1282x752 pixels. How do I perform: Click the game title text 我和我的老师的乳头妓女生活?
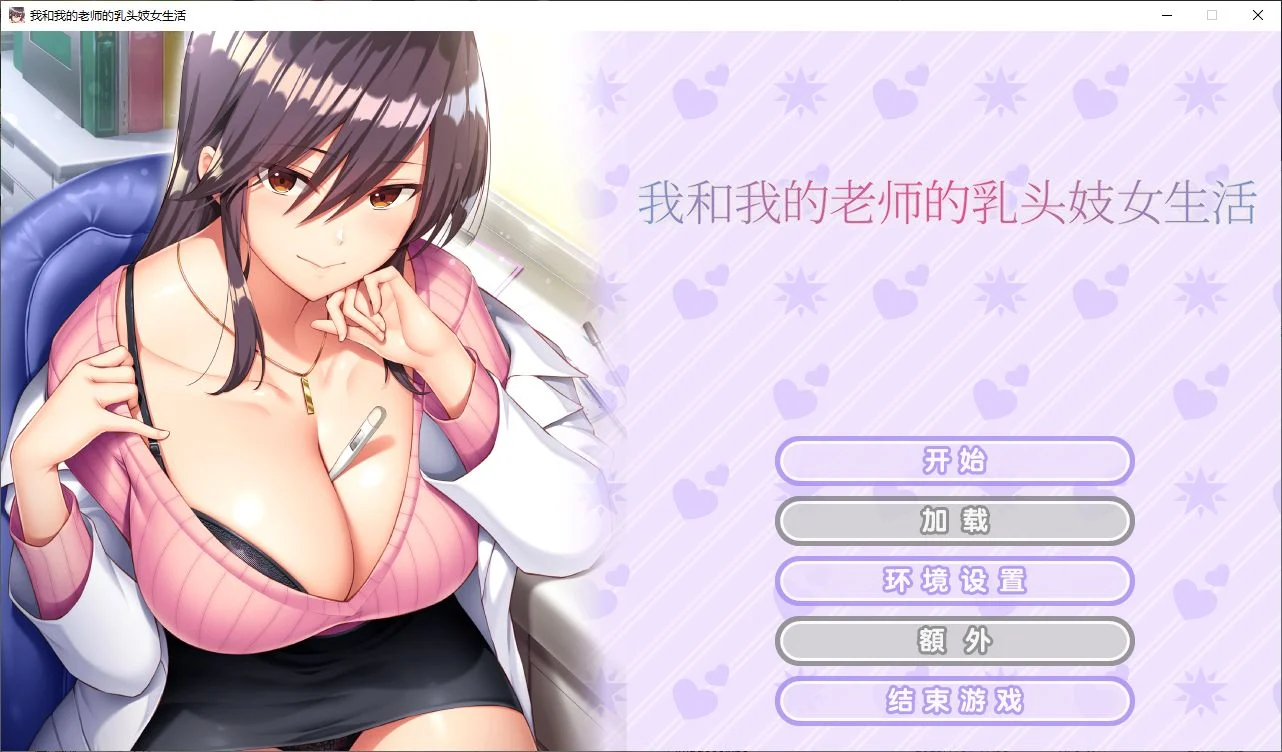(x=947, y=202)
